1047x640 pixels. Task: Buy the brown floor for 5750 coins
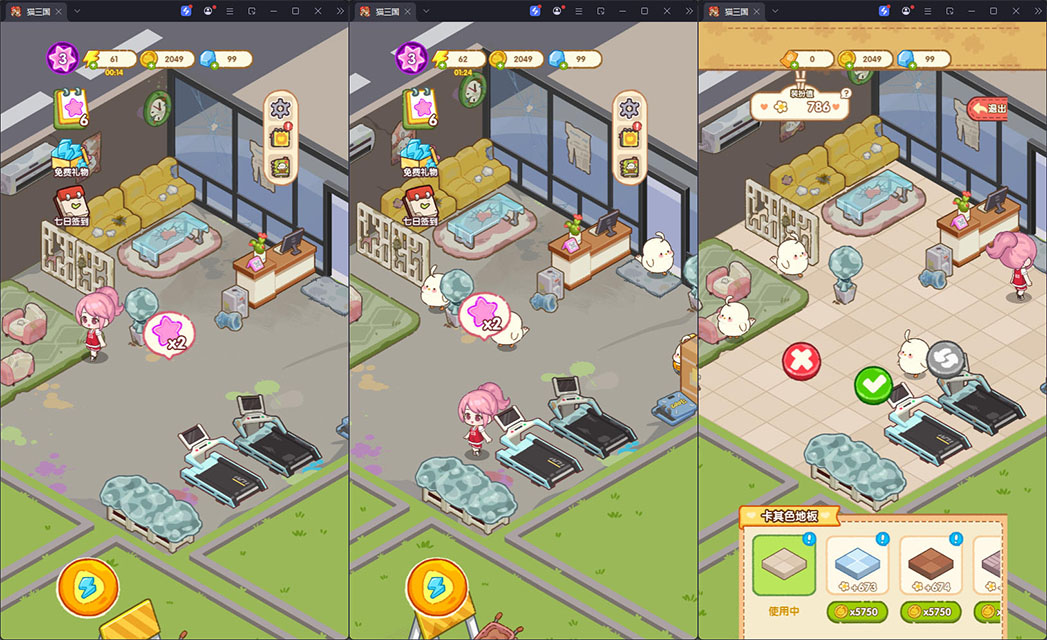[930, 611]
